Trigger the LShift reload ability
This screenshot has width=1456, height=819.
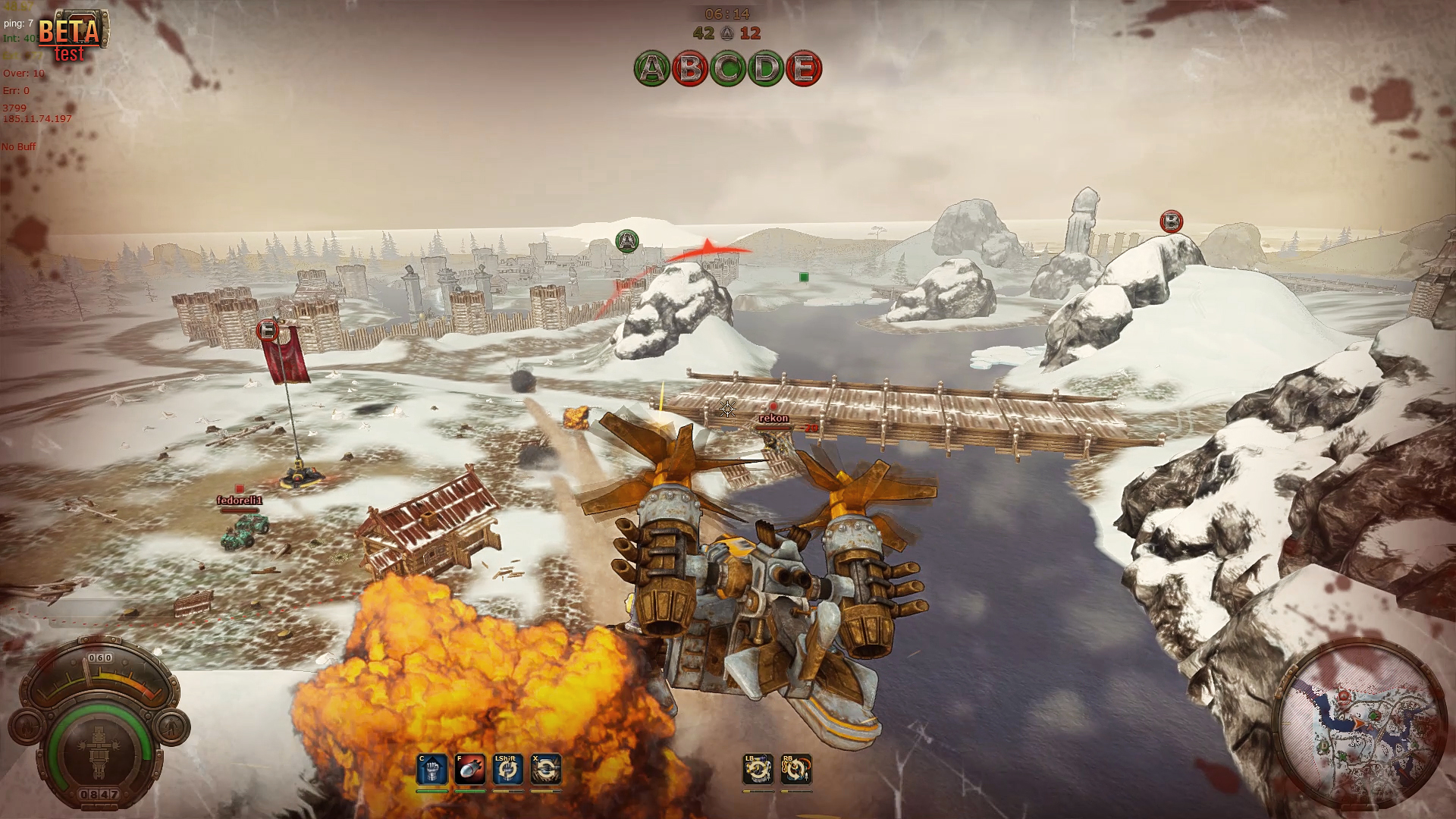click(x=507, y=768)
